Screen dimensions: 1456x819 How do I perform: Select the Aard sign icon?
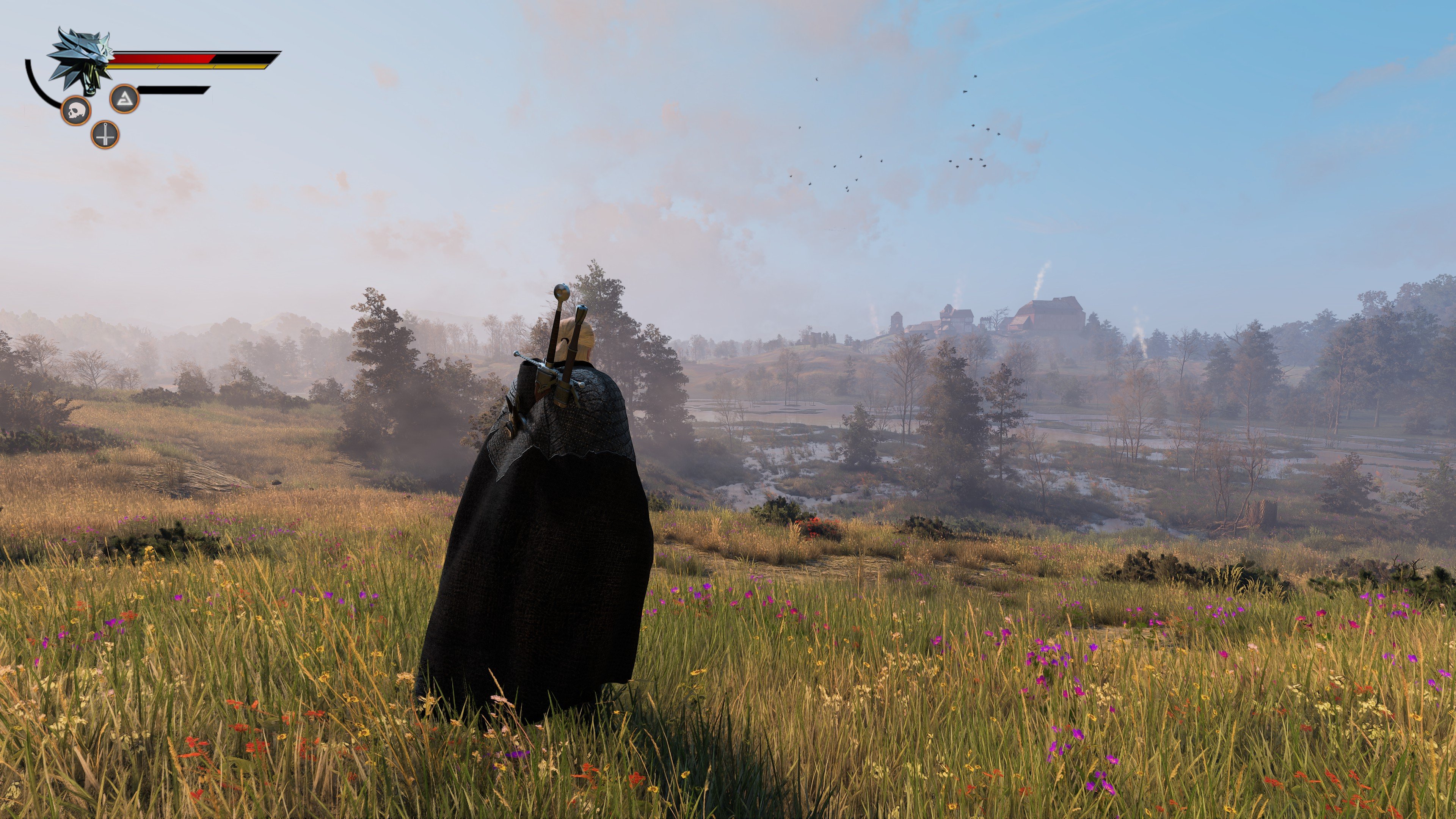coord(124,99)
